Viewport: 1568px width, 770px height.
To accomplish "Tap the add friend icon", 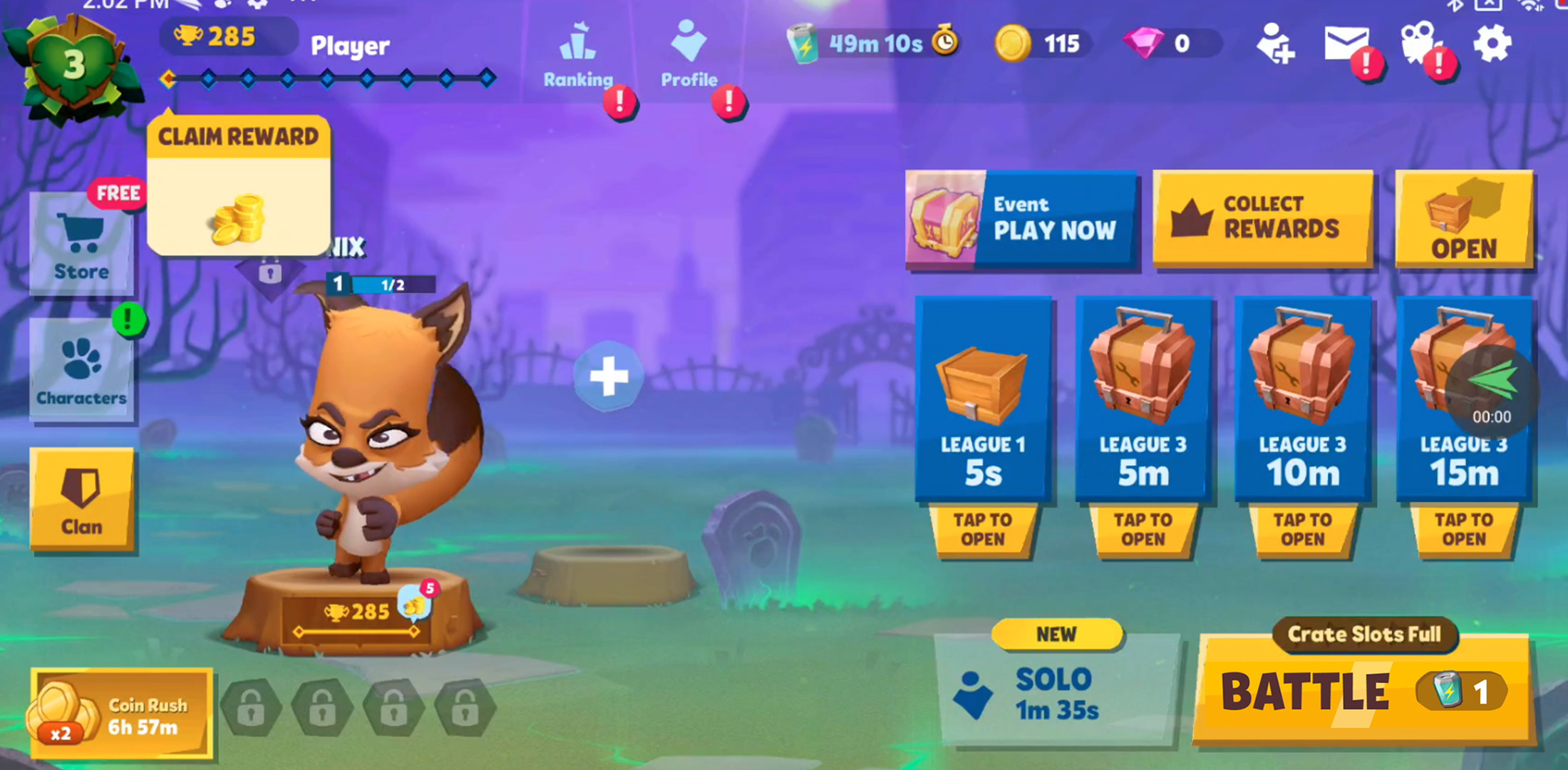I will pyautogui.click(x=1274, y=44).
